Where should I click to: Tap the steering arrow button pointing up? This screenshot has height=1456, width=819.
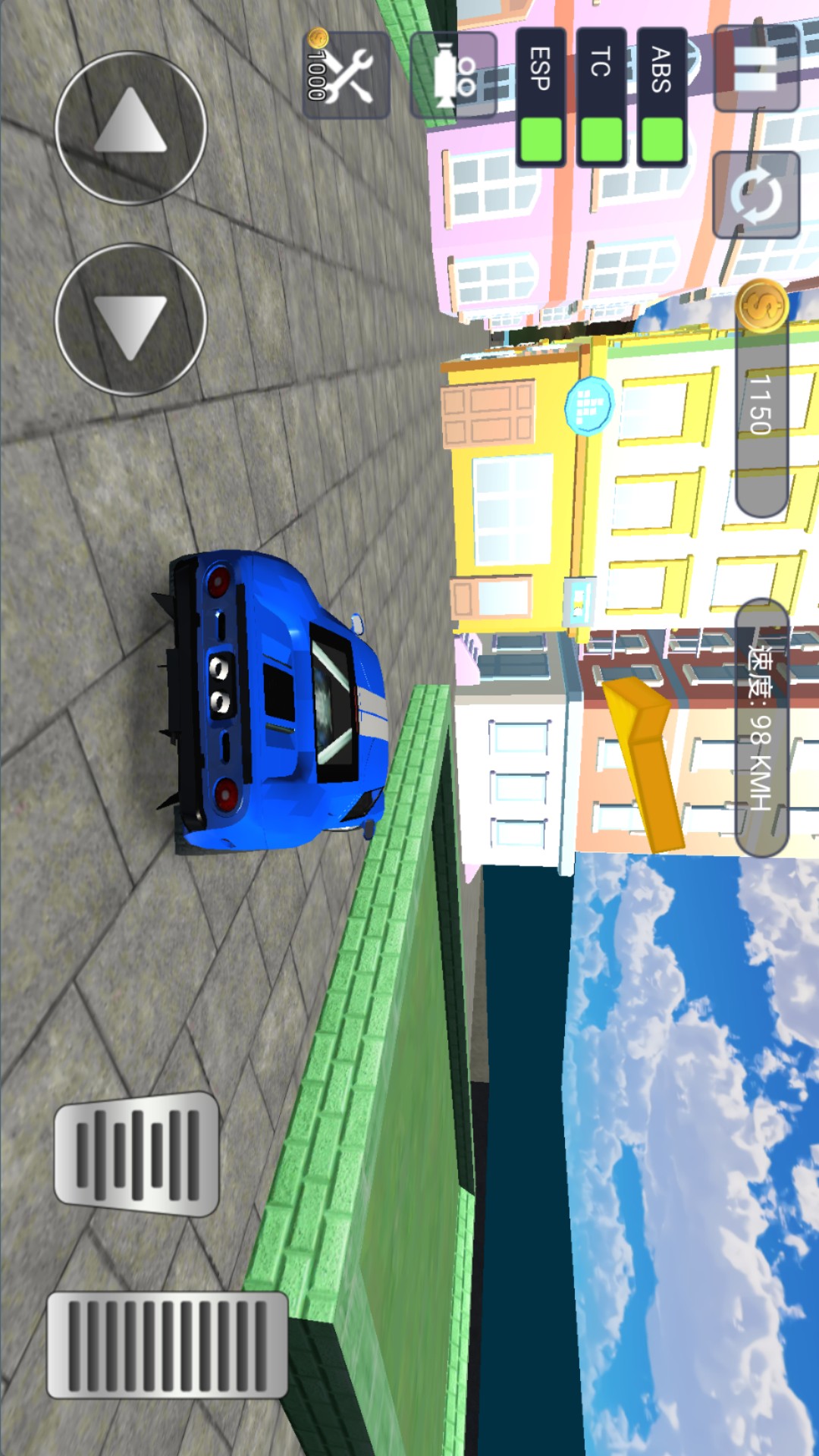pyautogui.click(x=130, y=127)
